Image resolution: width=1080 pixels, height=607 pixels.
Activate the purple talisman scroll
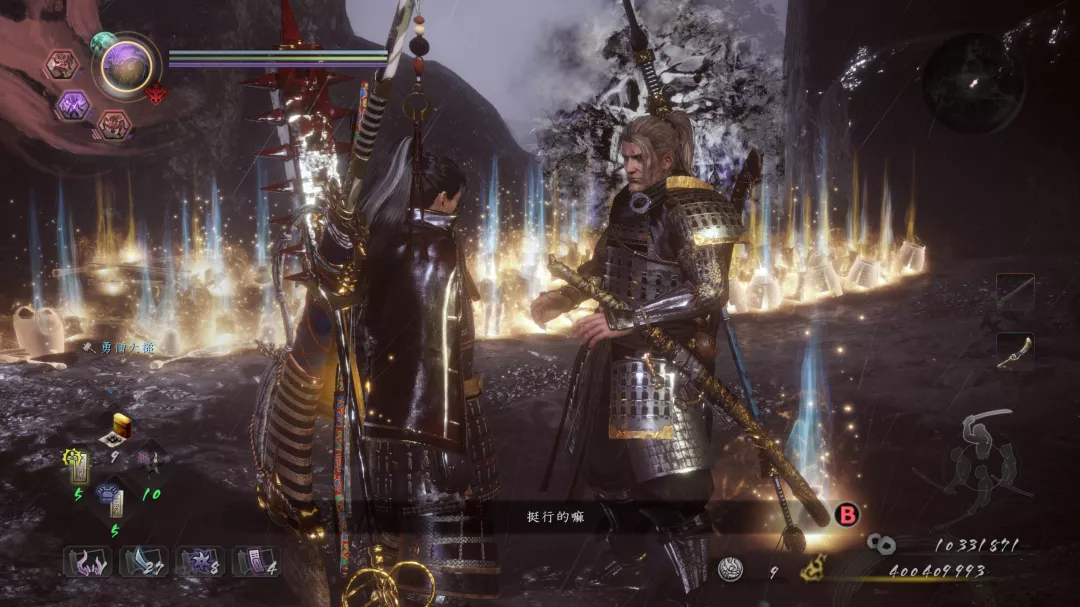click(x=256, y=561)
